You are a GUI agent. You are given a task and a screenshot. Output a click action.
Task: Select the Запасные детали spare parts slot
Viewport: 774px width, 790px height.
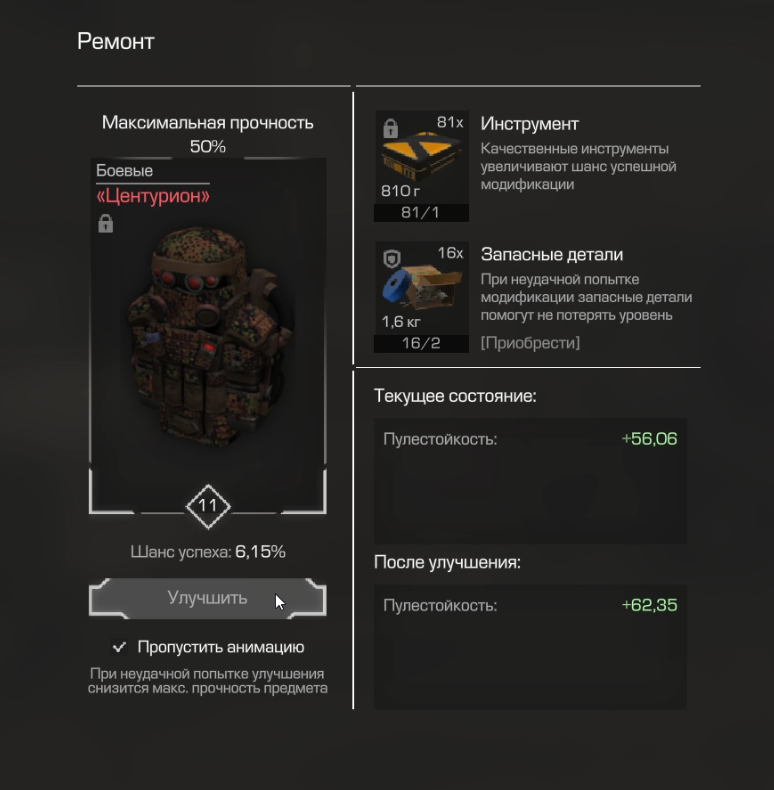(421, 297)
